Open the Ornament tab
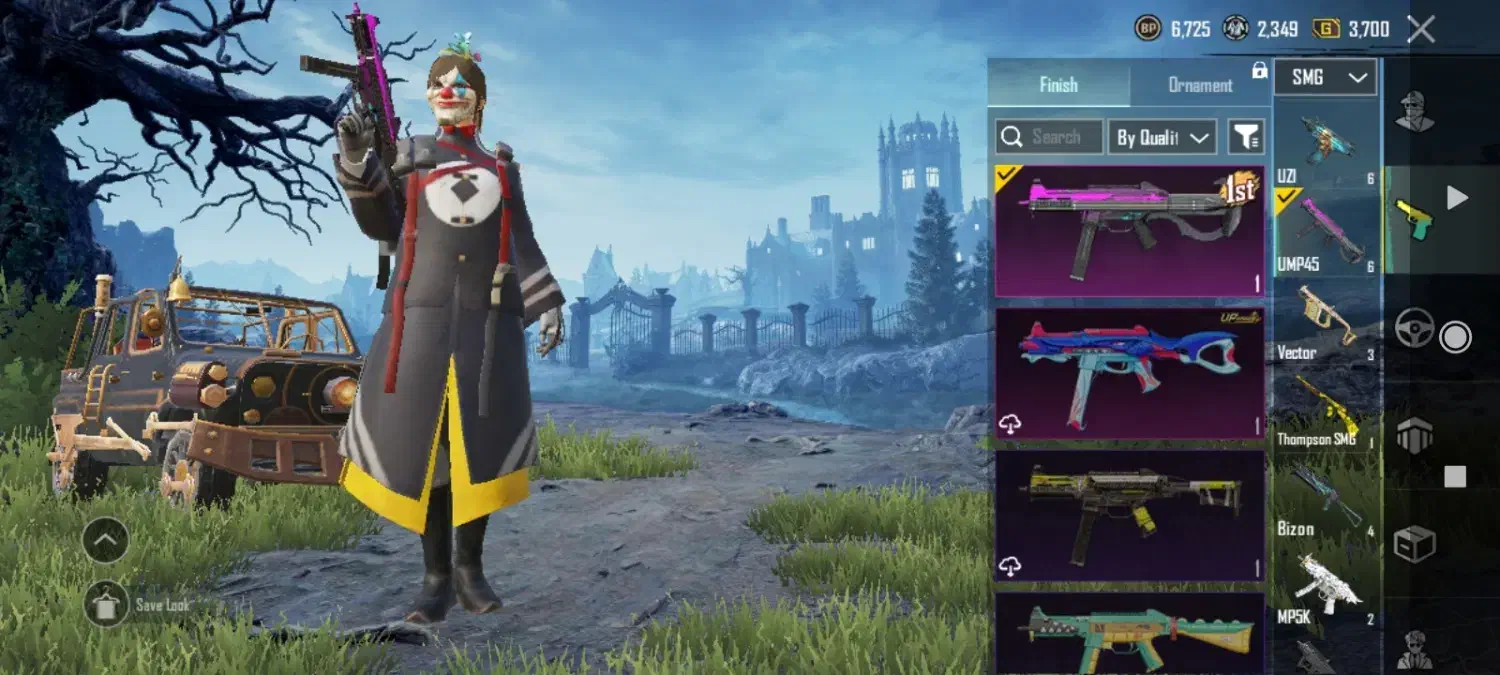Viewport: 1500px width, 675px height. tap(1200, 85)
